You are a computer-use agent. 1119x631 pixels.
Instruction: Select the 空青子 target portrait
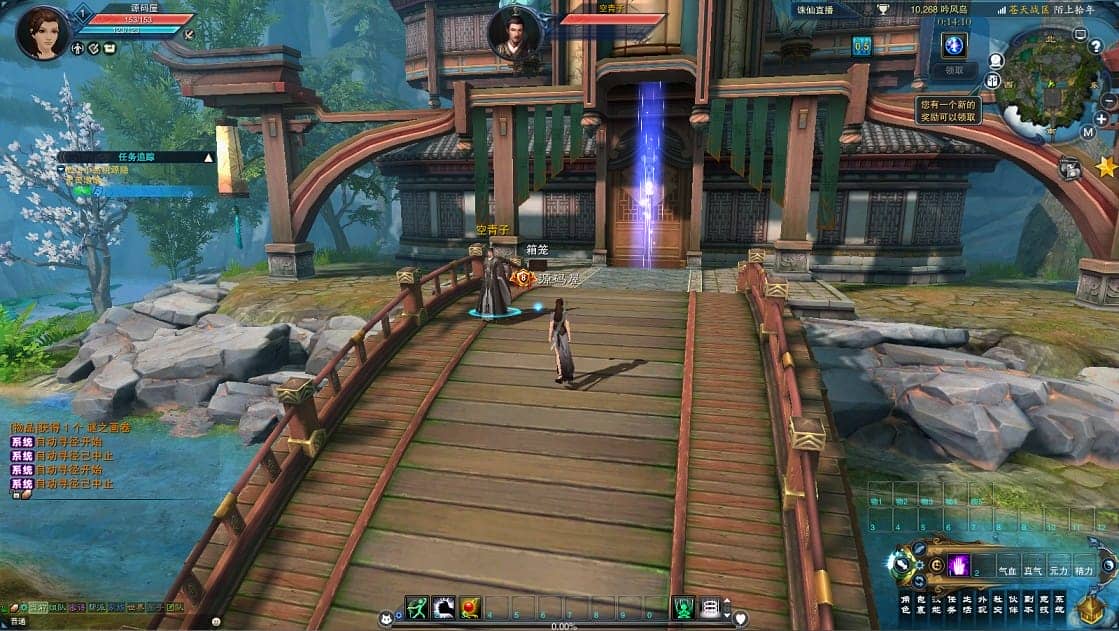(x=514, y=32)
